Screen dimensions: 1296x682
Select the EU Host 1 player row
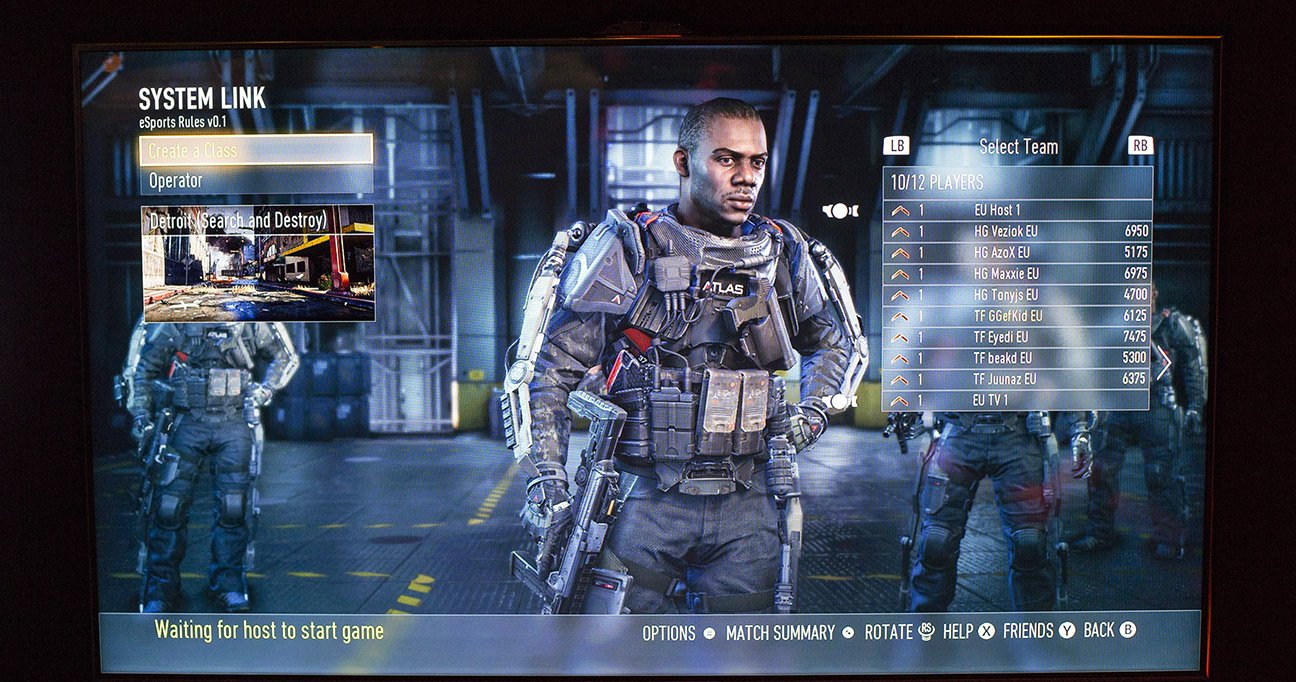1016,210
